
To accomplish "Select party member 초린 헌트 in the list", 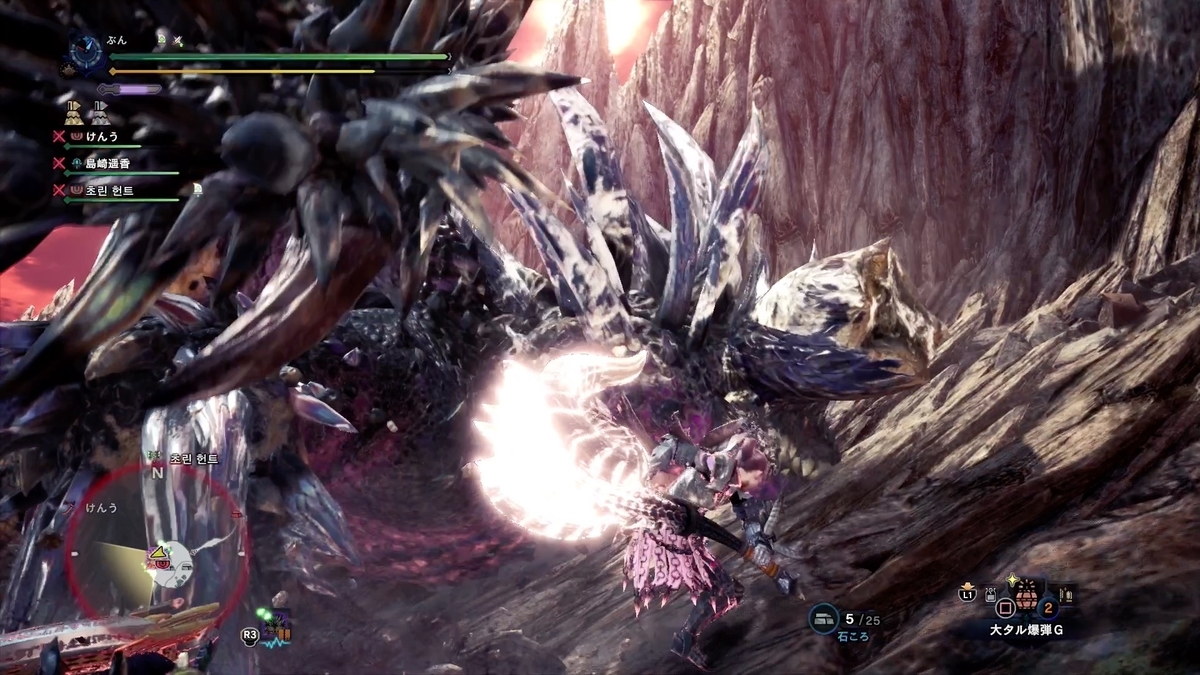I will [109, 190].
